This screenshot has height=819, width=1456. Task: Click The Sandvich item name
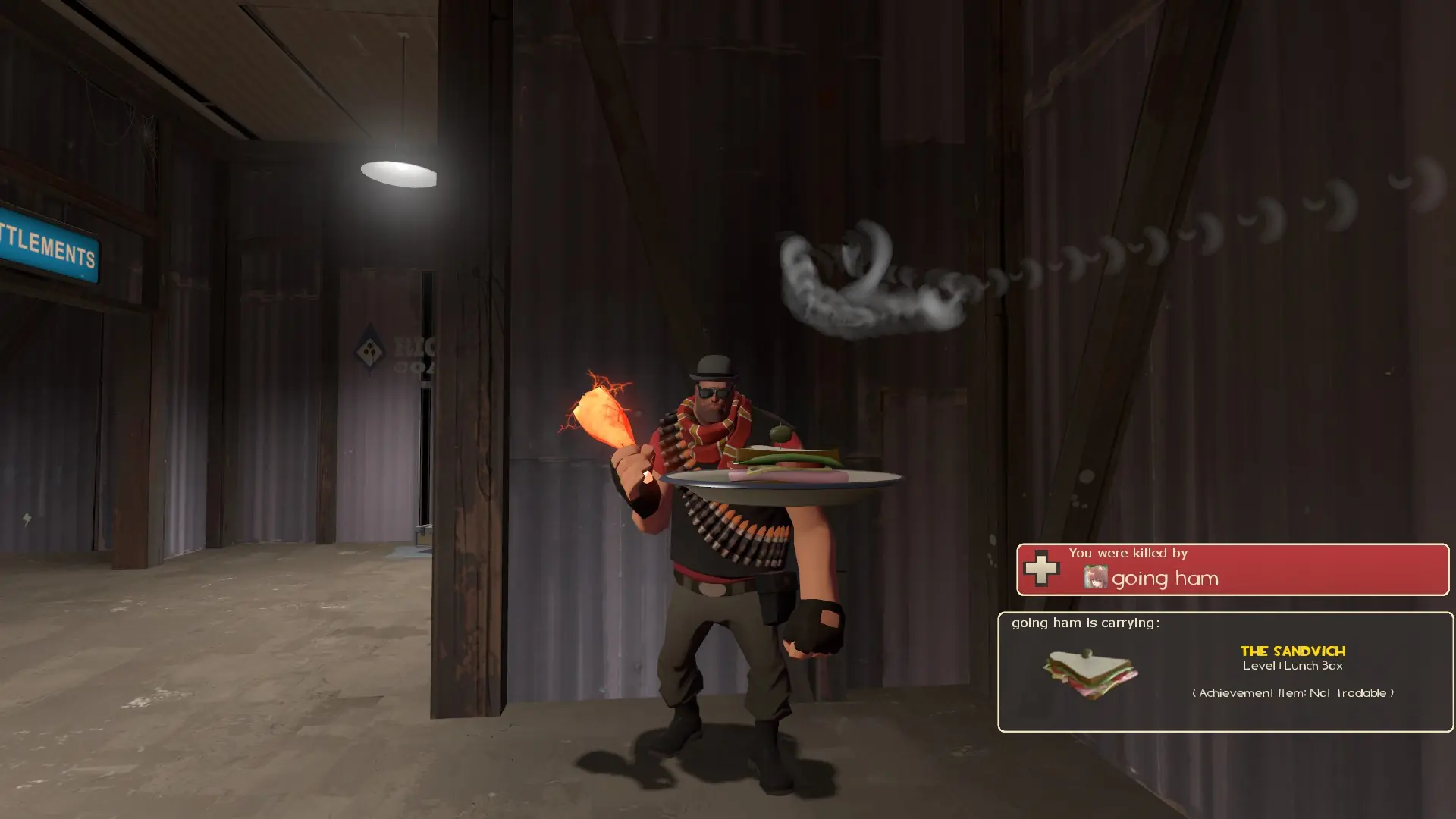[x=1292, y=651]
